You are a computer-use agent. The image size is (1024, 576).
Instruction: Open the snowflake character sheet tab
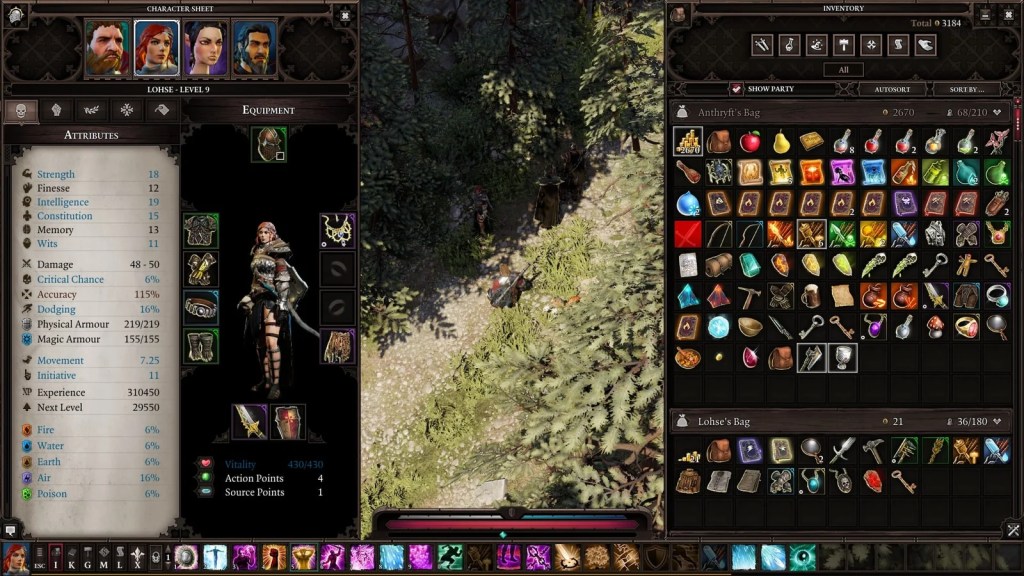point(127,110)
